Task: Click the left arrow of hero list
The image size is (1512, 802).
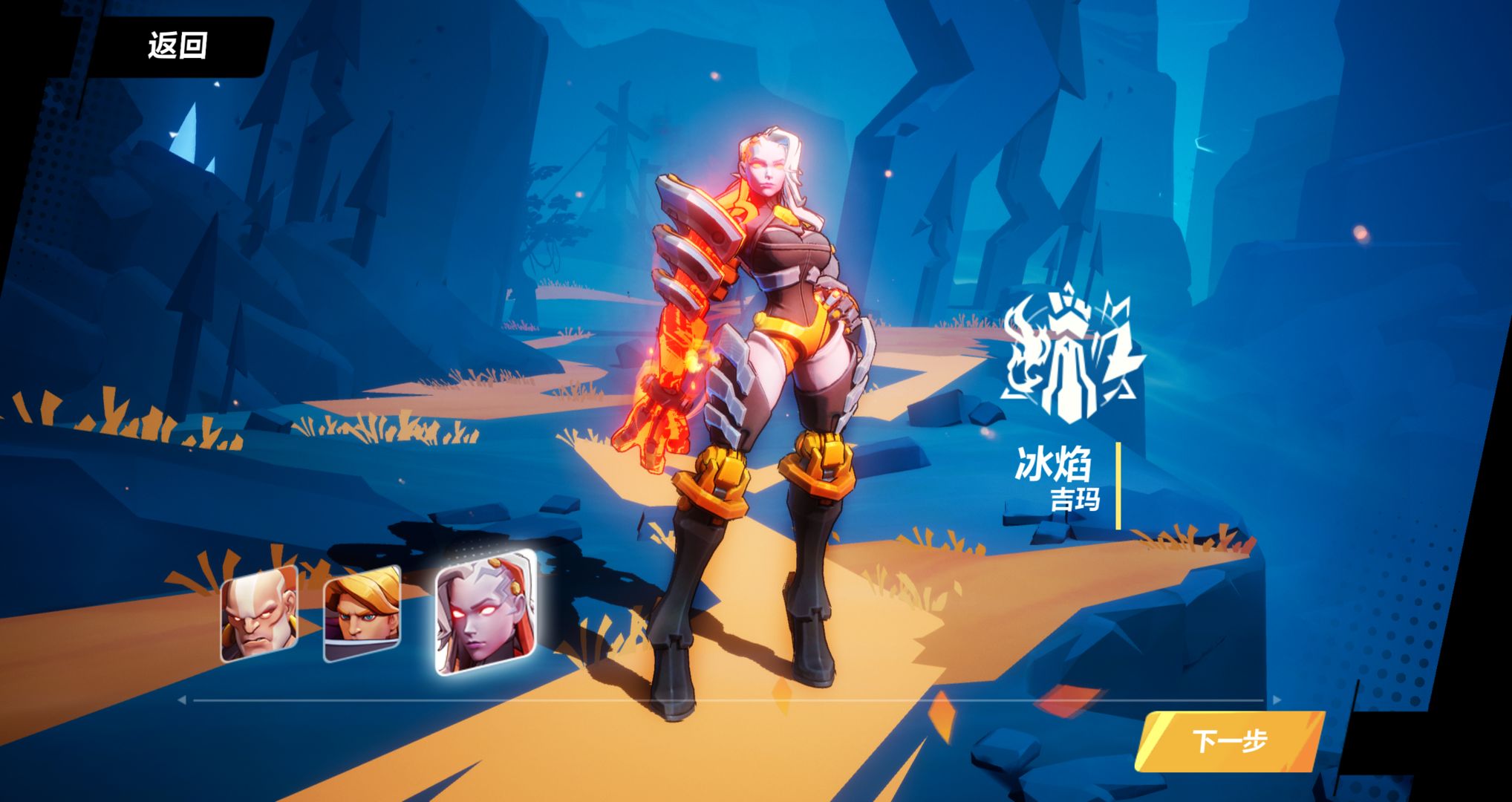Action: pos(182,700)
